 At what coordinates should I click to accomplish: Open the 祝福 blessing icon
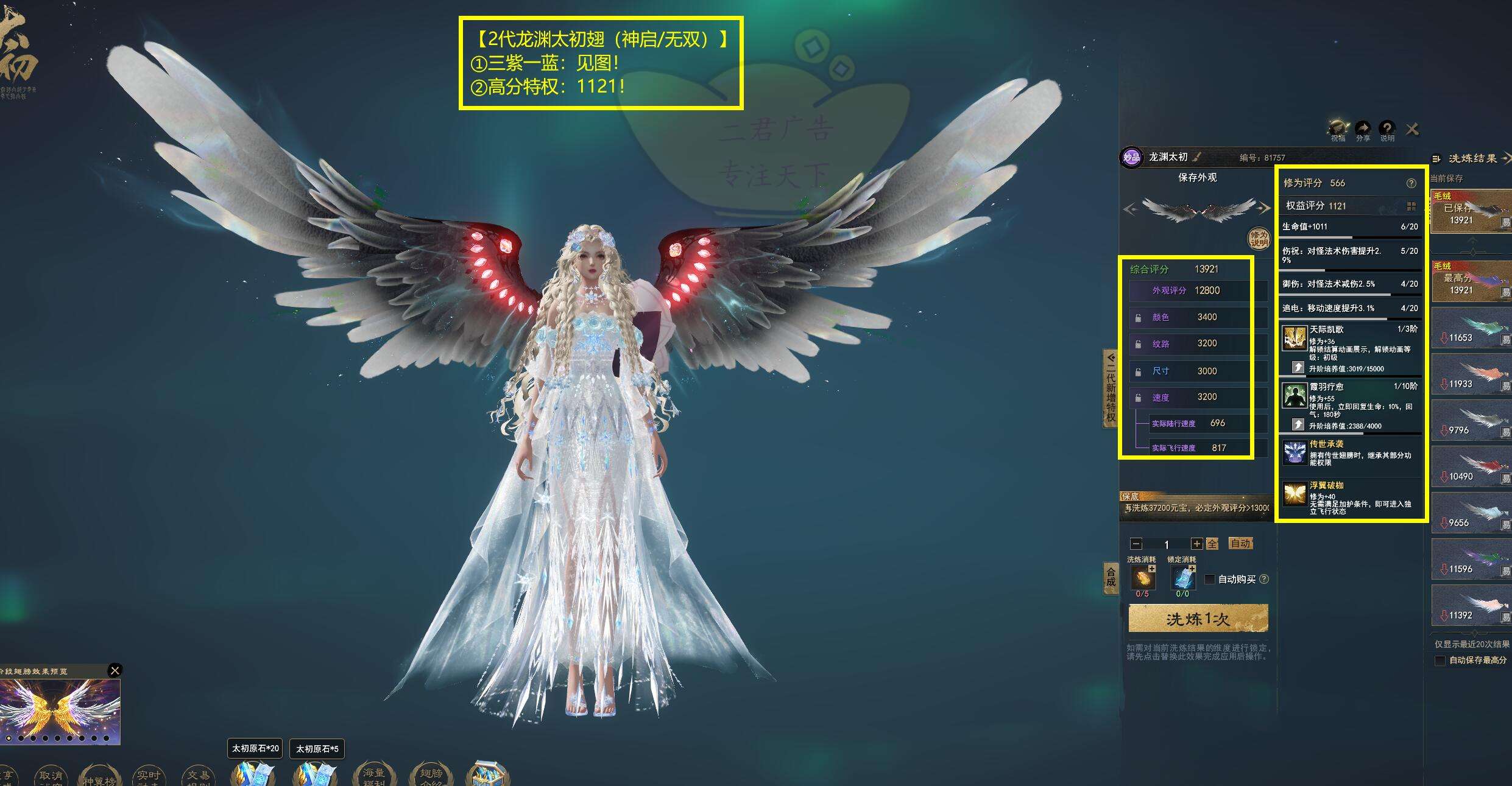(x=1338, y=129)
